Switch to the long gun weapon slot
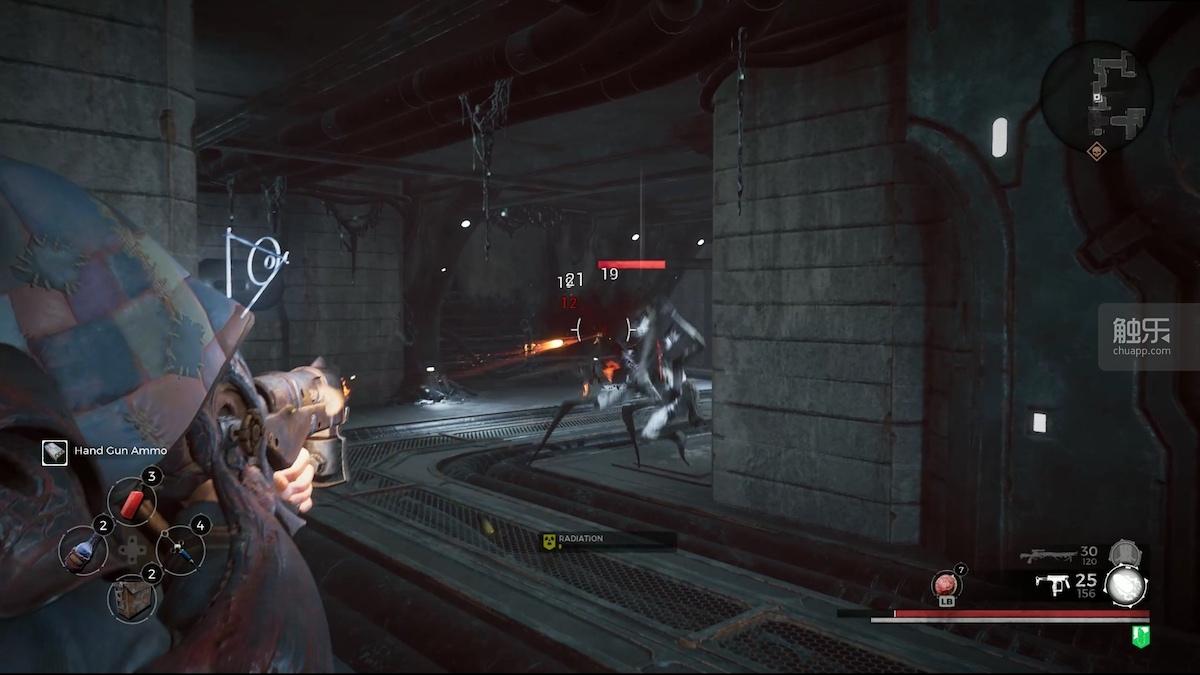Screen dimensions: 1200x675 pos(1046,556)
